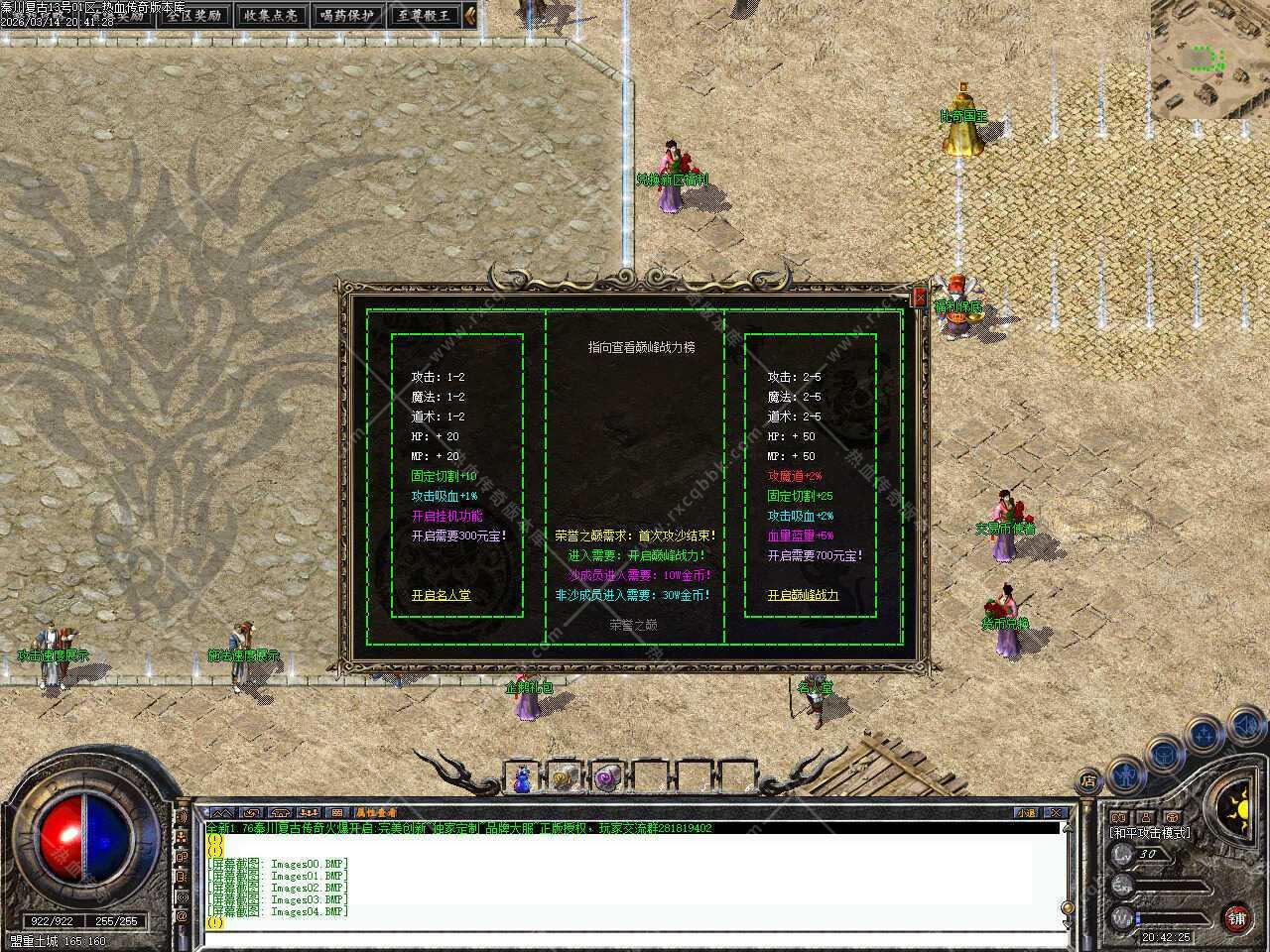Collapse the top menu bar with the arrow

pyautogui.click(x=469, y=15)
